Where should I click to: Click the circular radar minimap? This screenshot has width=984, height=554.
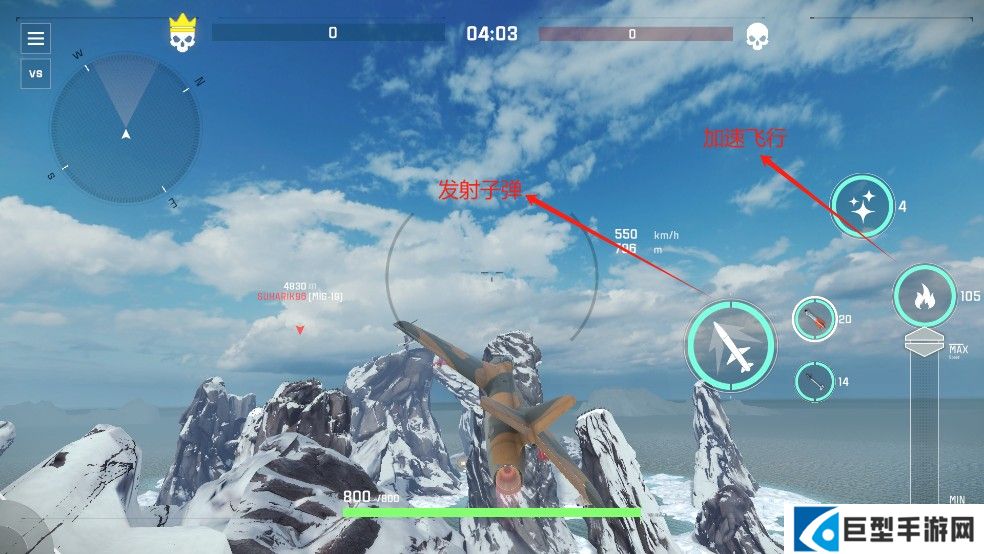[x=126, y=129]
